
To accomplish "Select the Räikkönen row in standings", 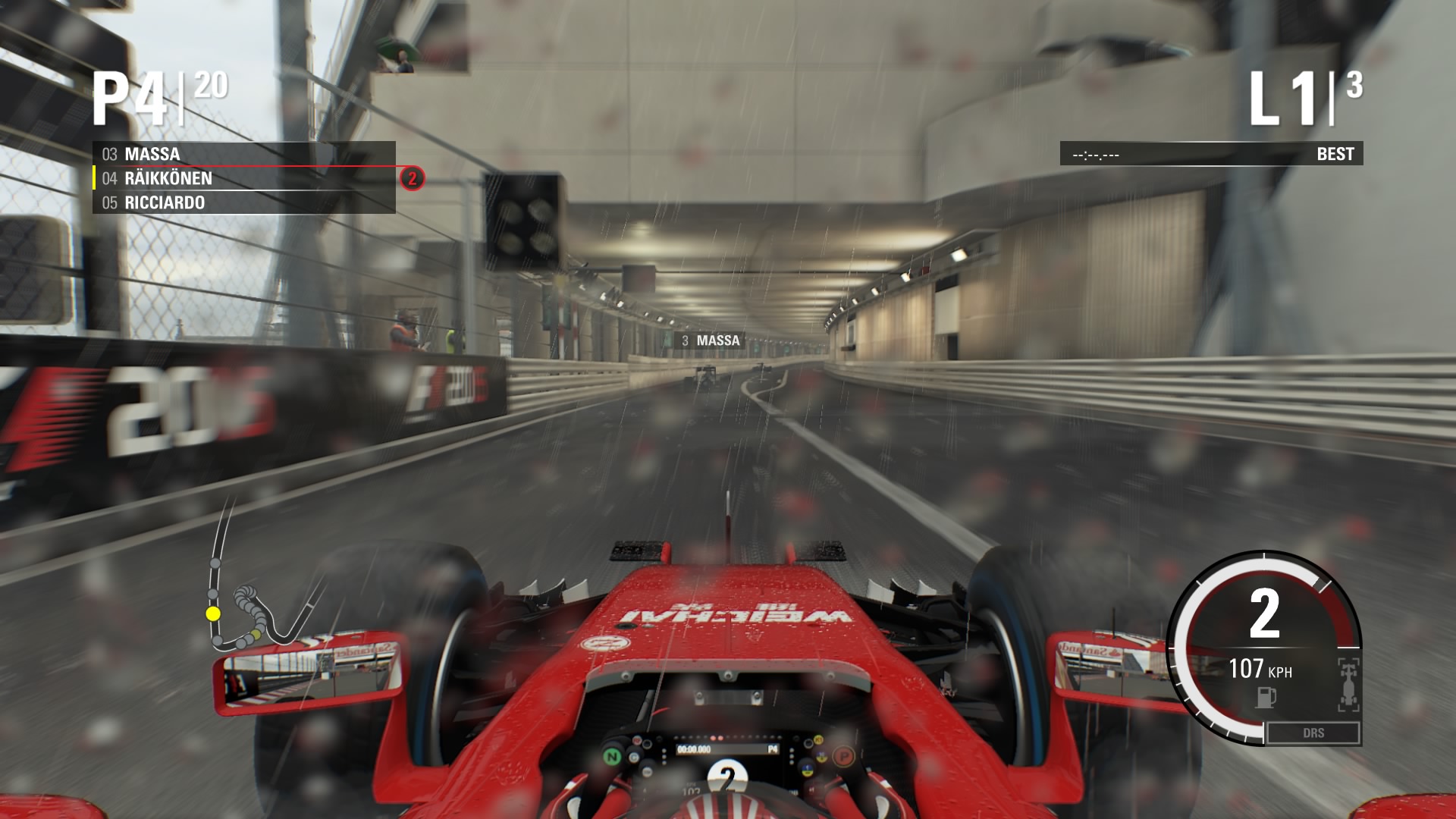I will [x=243, y=178].
